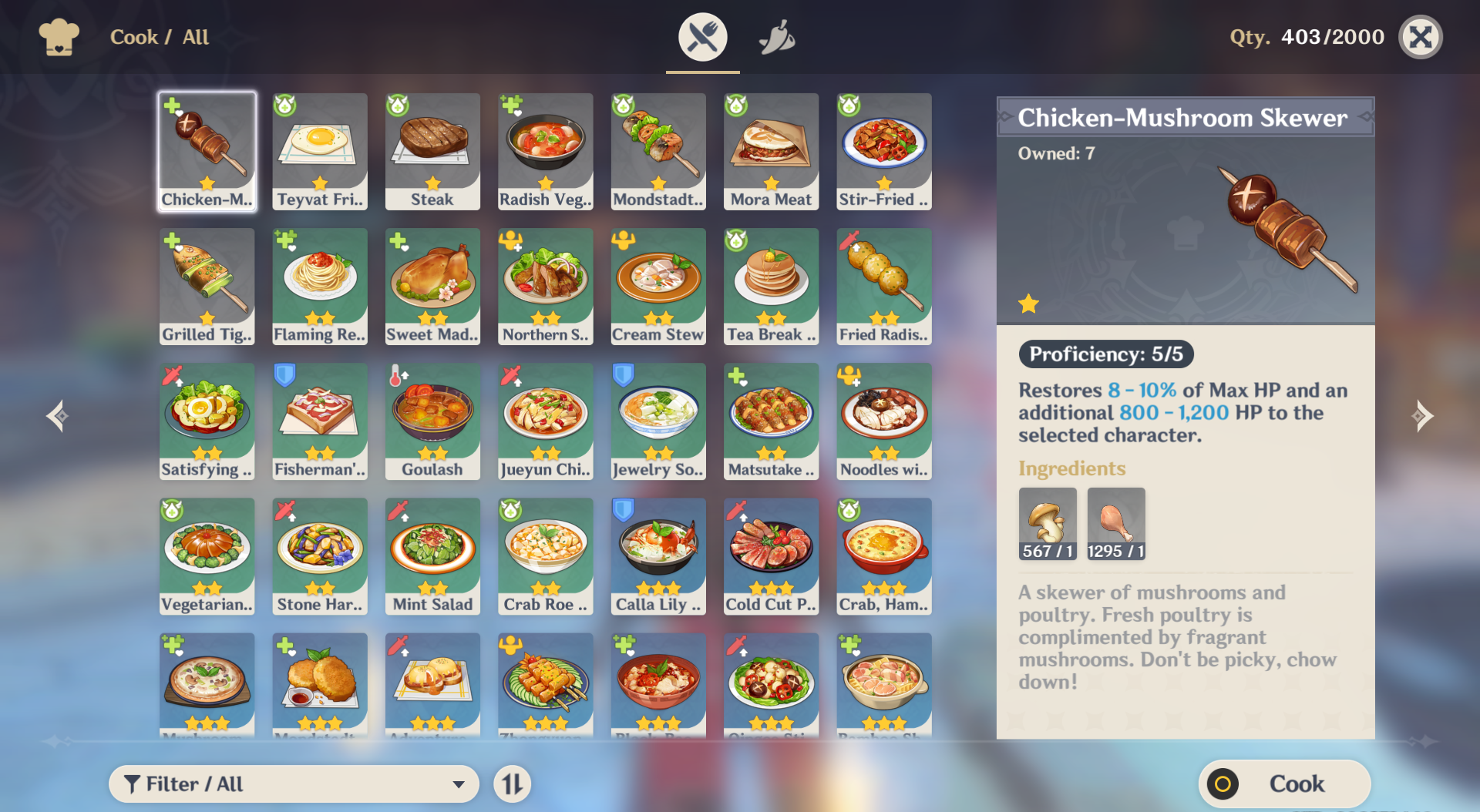Inspect the mushroom ingredient slot
The image size is (1480, 812).
pyautogui.click(x=1048, y=523)
